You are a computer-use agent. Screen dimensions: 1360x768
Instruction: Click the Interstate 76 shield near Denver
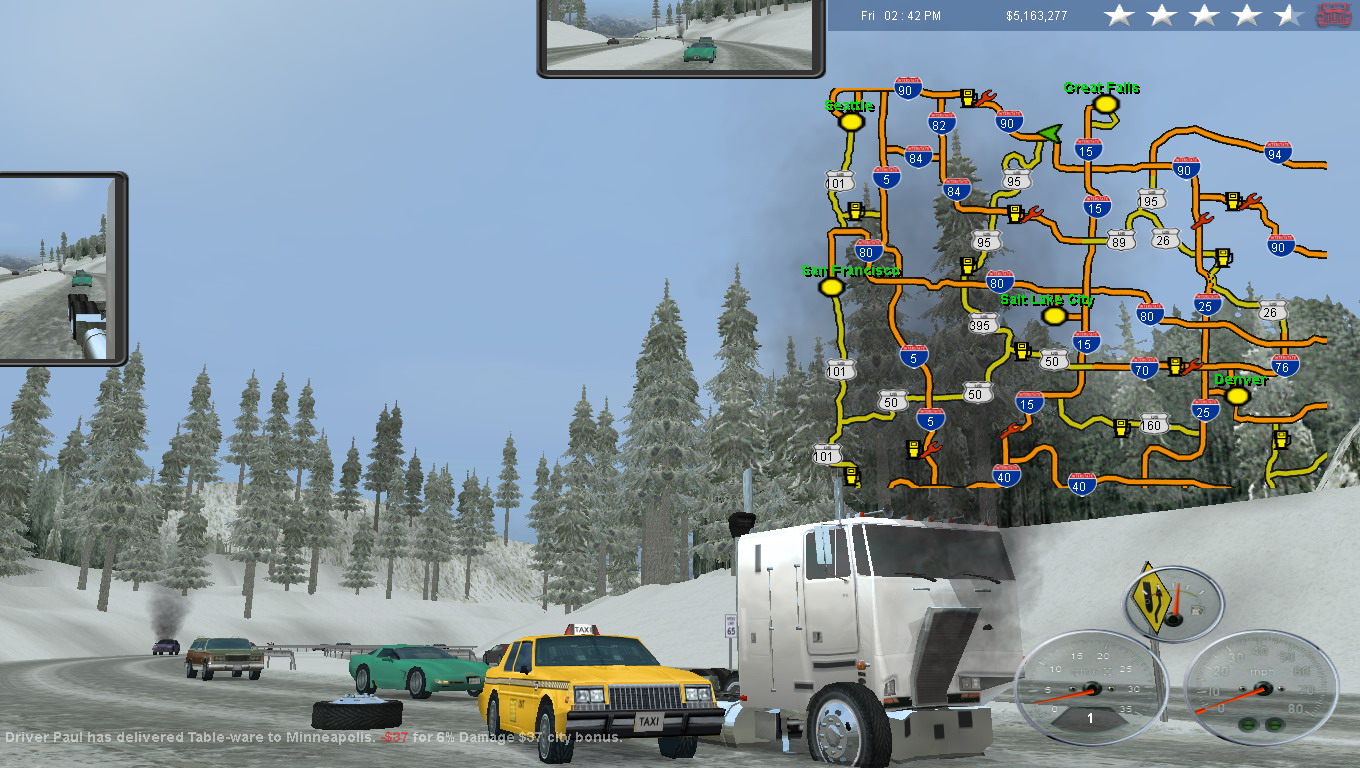click(x=1285, y=365)
